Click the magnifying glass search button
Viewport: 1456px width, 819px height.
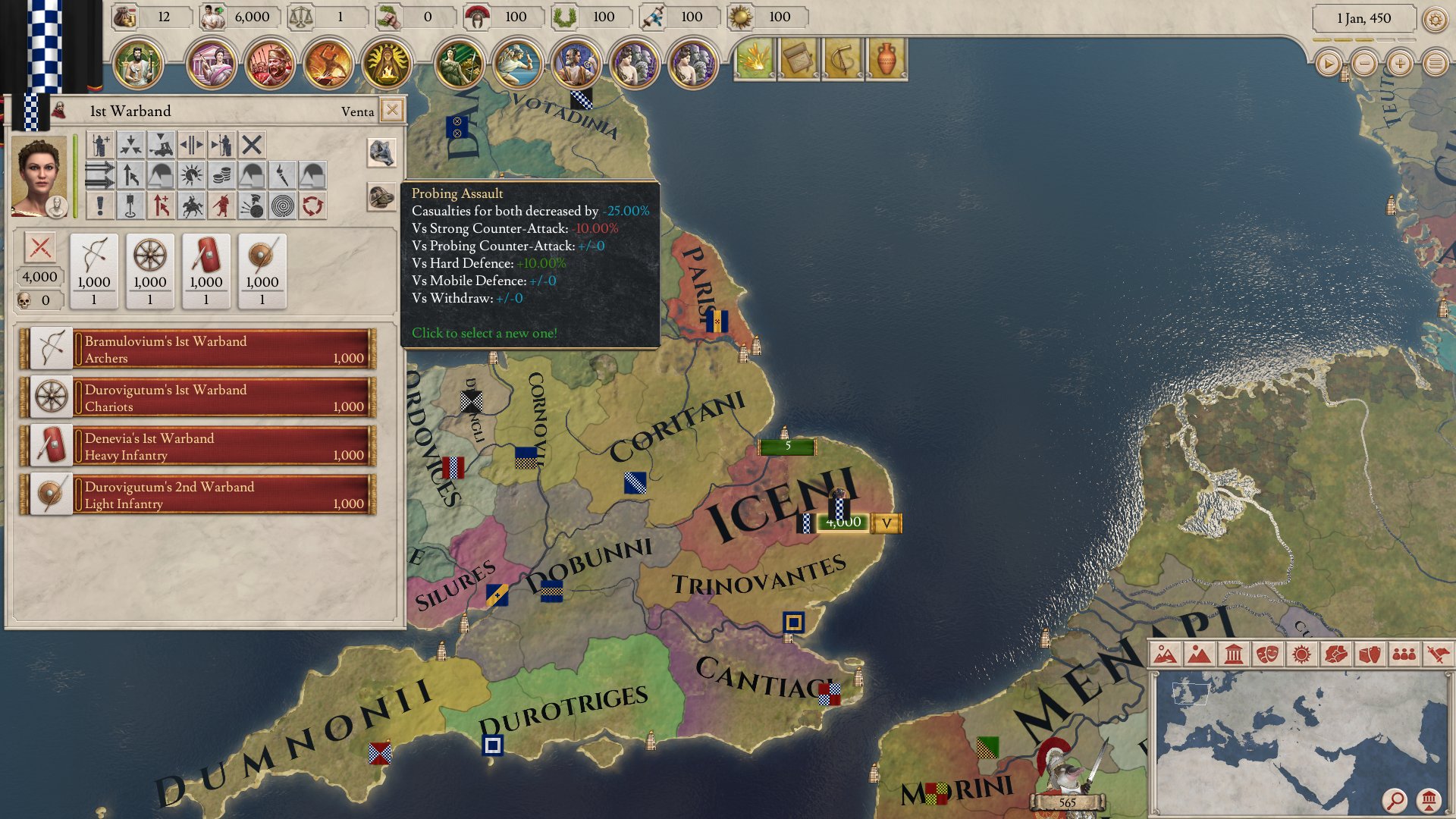[1394, 799]
